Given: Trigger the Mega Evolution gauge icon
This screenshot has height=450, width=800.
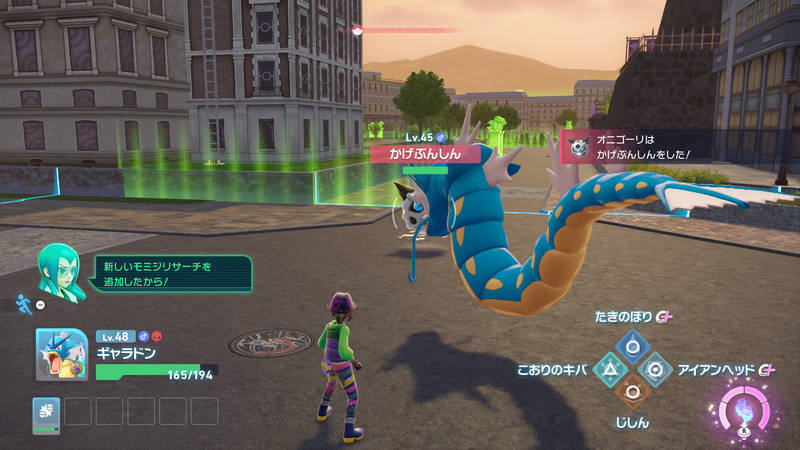Looking at the screenshot, I should 743,412.
